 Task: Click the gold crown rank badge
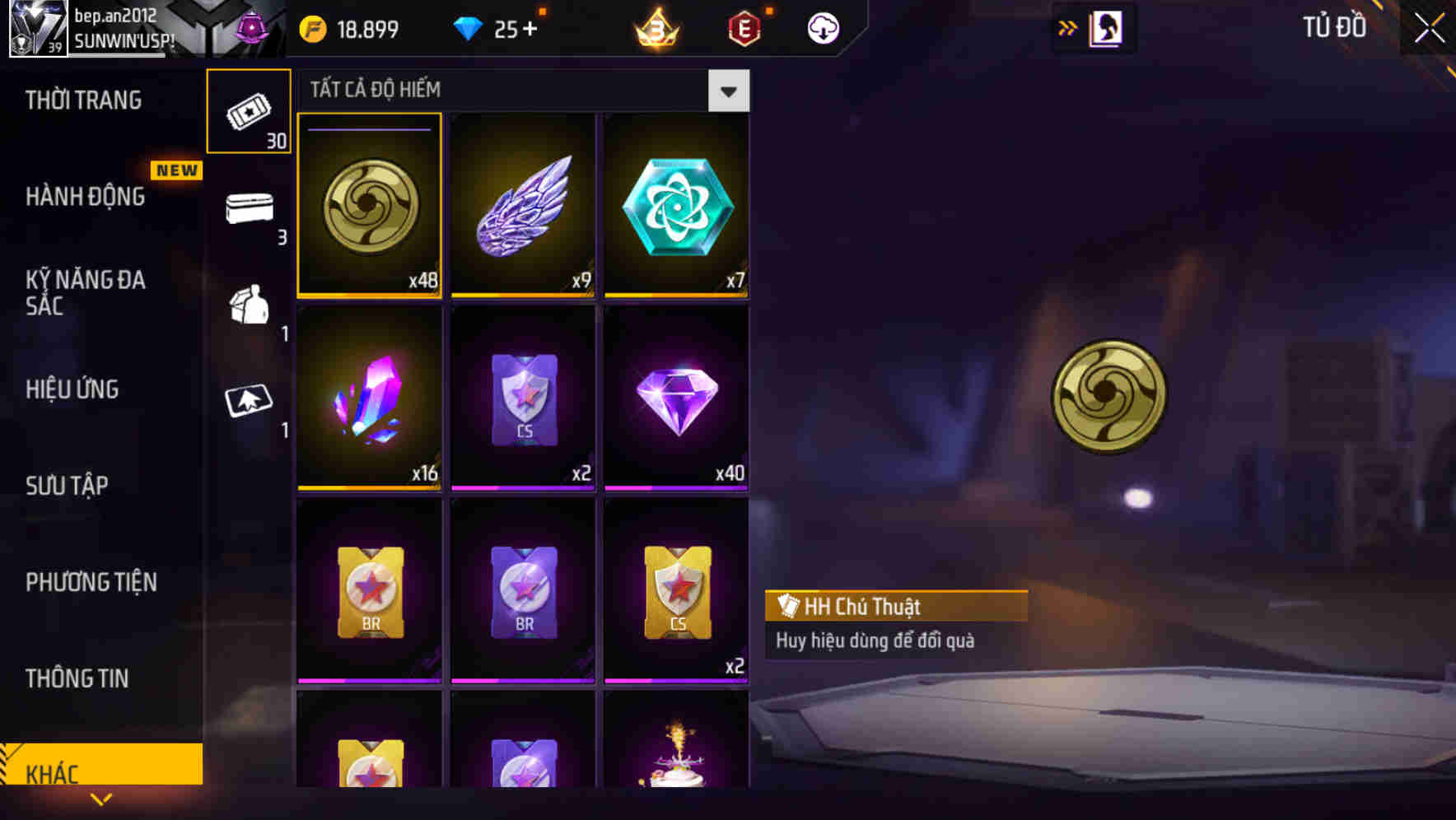[x=655, y=27]
